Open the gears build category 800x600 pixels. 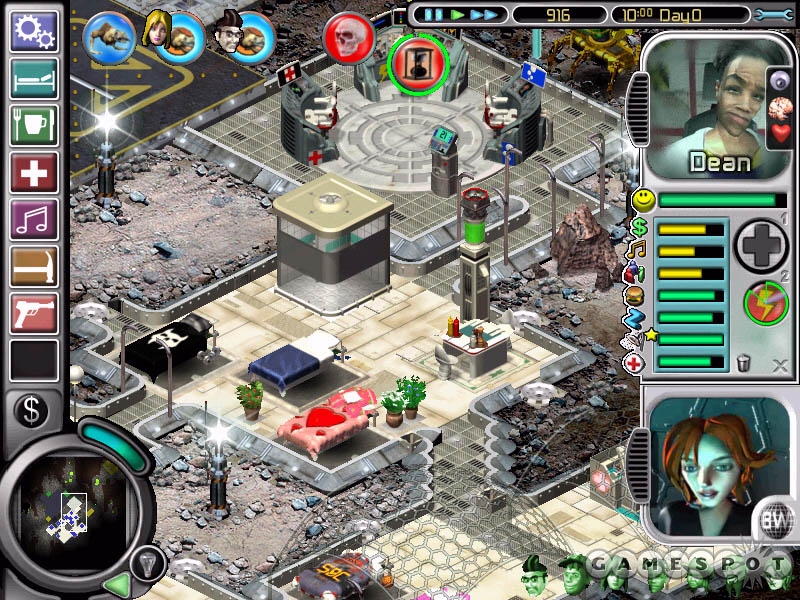pyautogui.click(x=34, y=30)
